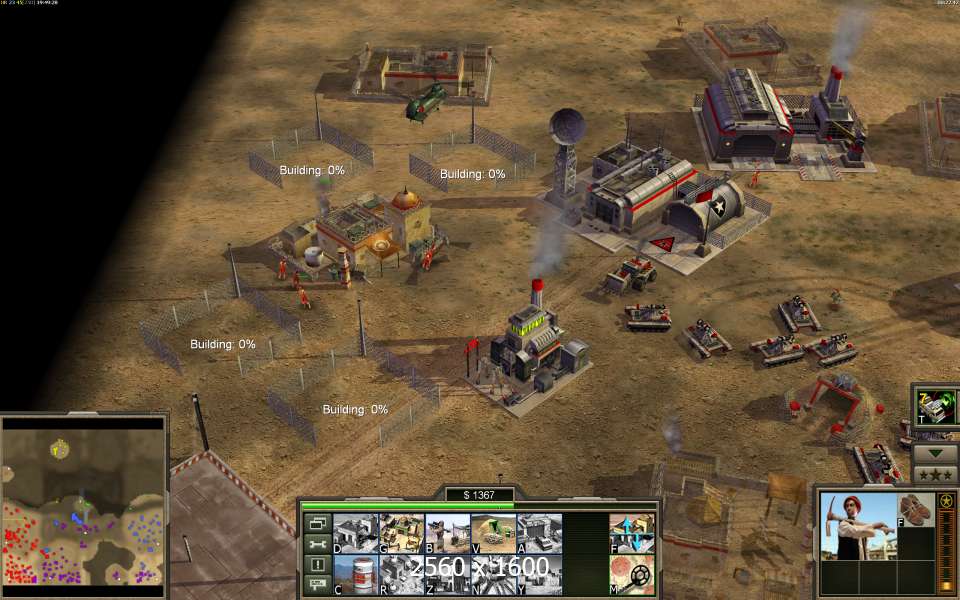Click the gold star rank button
Screen dimensions: 960x600
(945, 500)
